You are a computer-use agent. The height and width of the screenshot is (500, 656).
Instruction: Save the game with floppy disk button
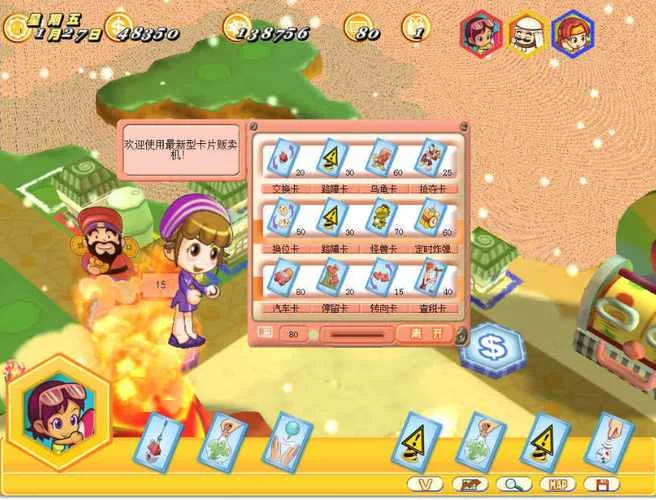coord(603,484)
